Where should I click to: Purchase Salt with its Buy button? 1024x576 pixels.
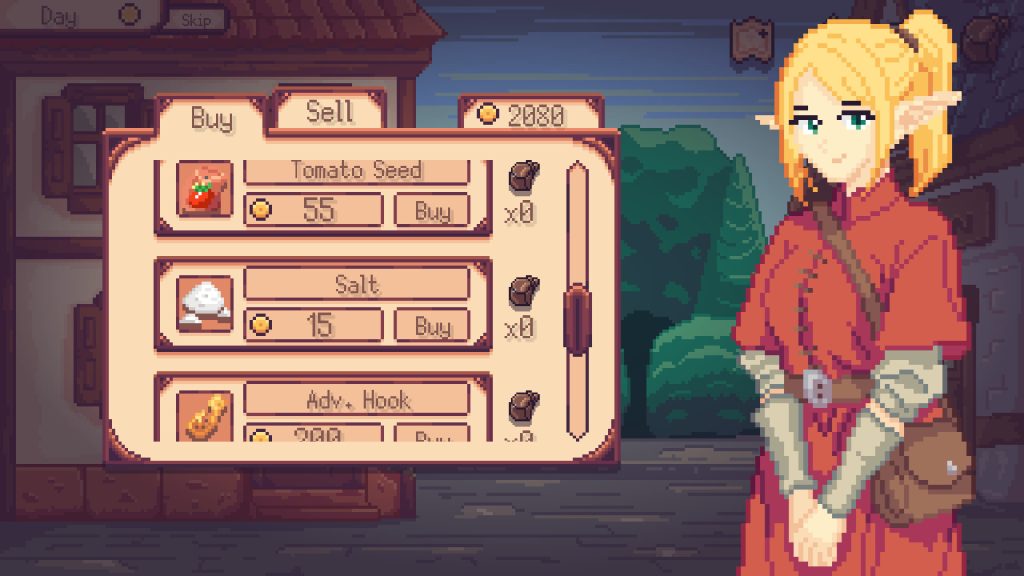tap(432, 326)
